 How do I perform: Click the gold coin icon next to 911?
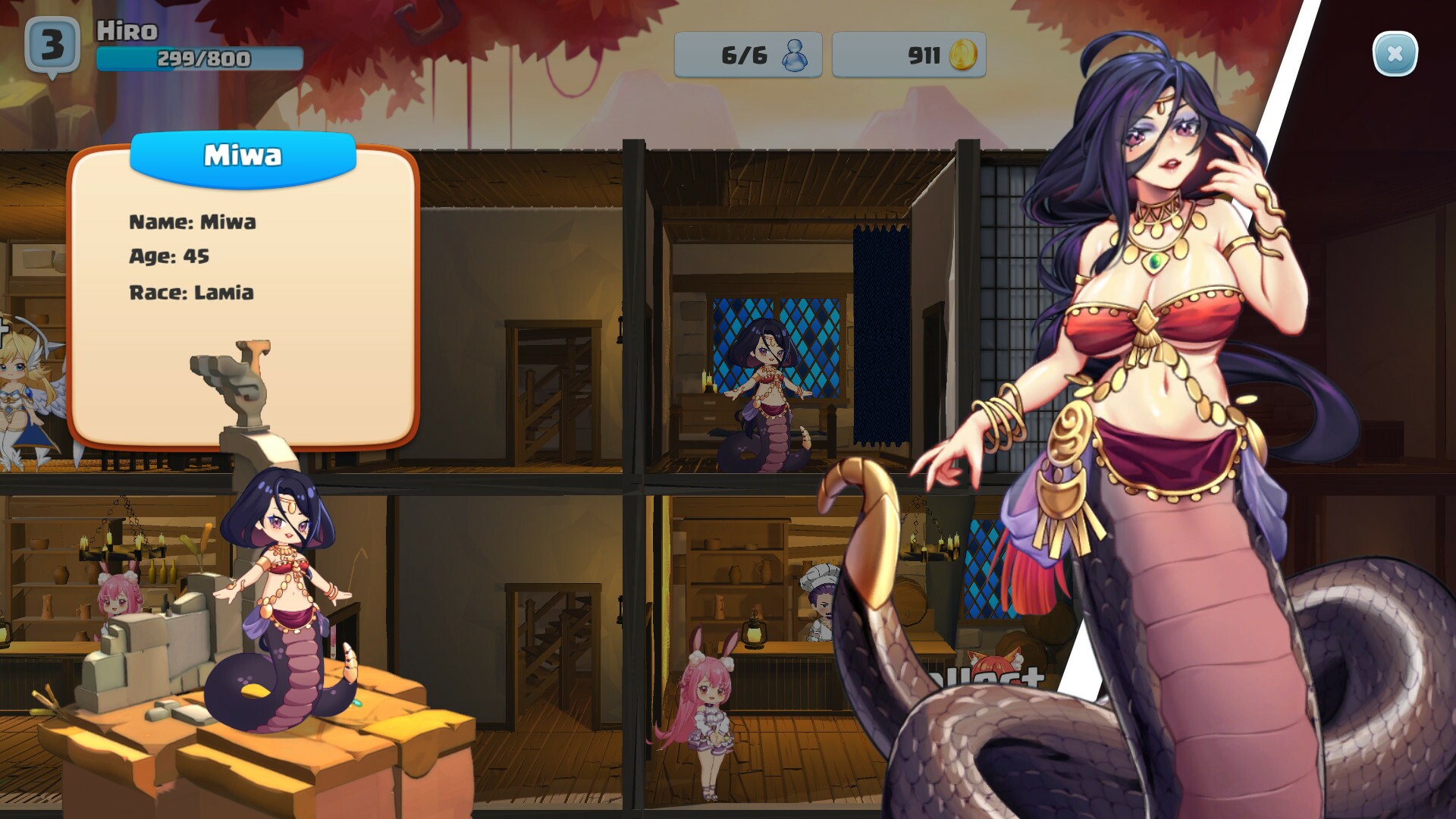pyautogui.click(x=962, y=54)
